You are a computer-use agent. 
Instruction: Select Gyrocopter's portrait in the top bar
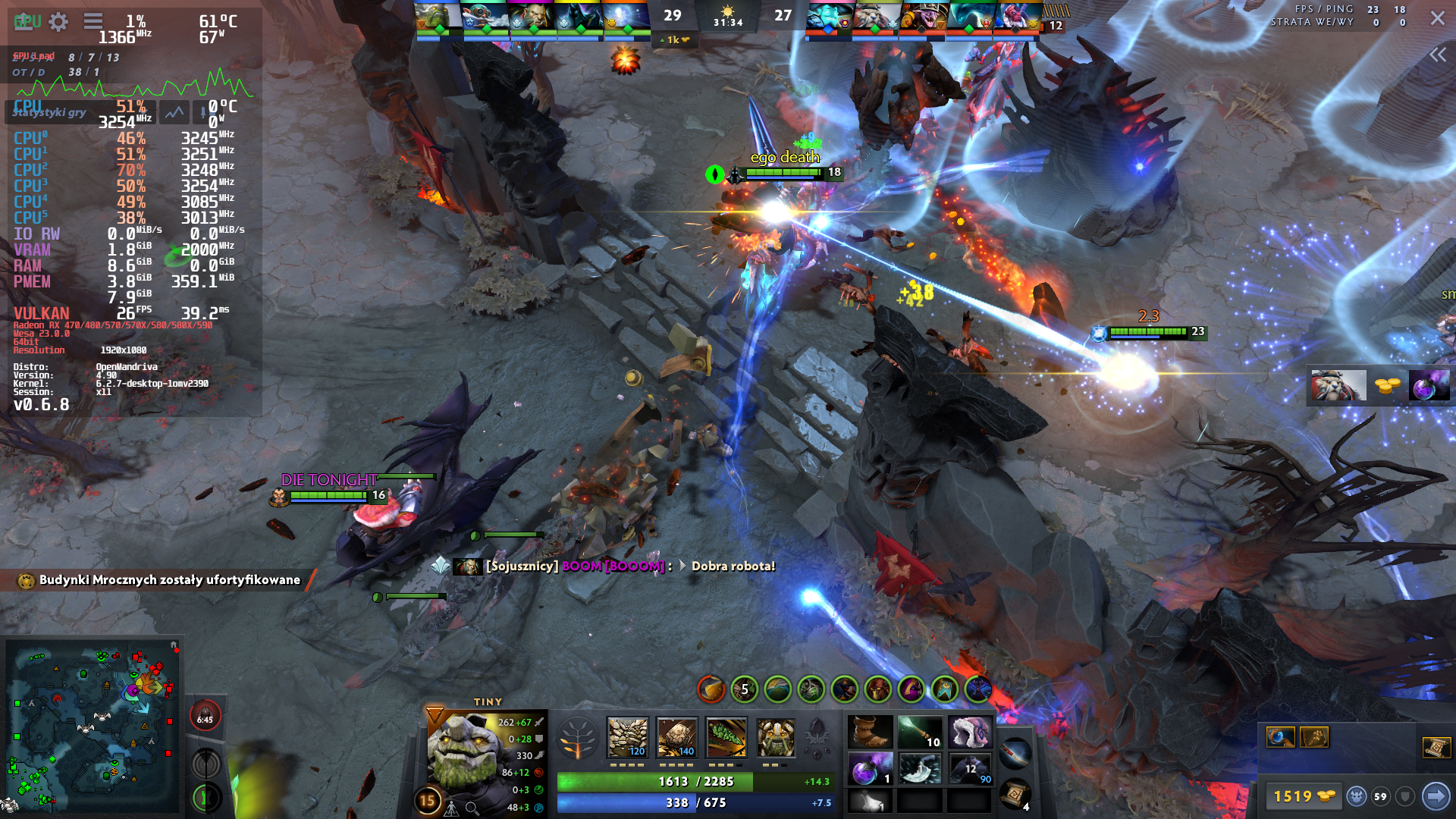[485, 17]
